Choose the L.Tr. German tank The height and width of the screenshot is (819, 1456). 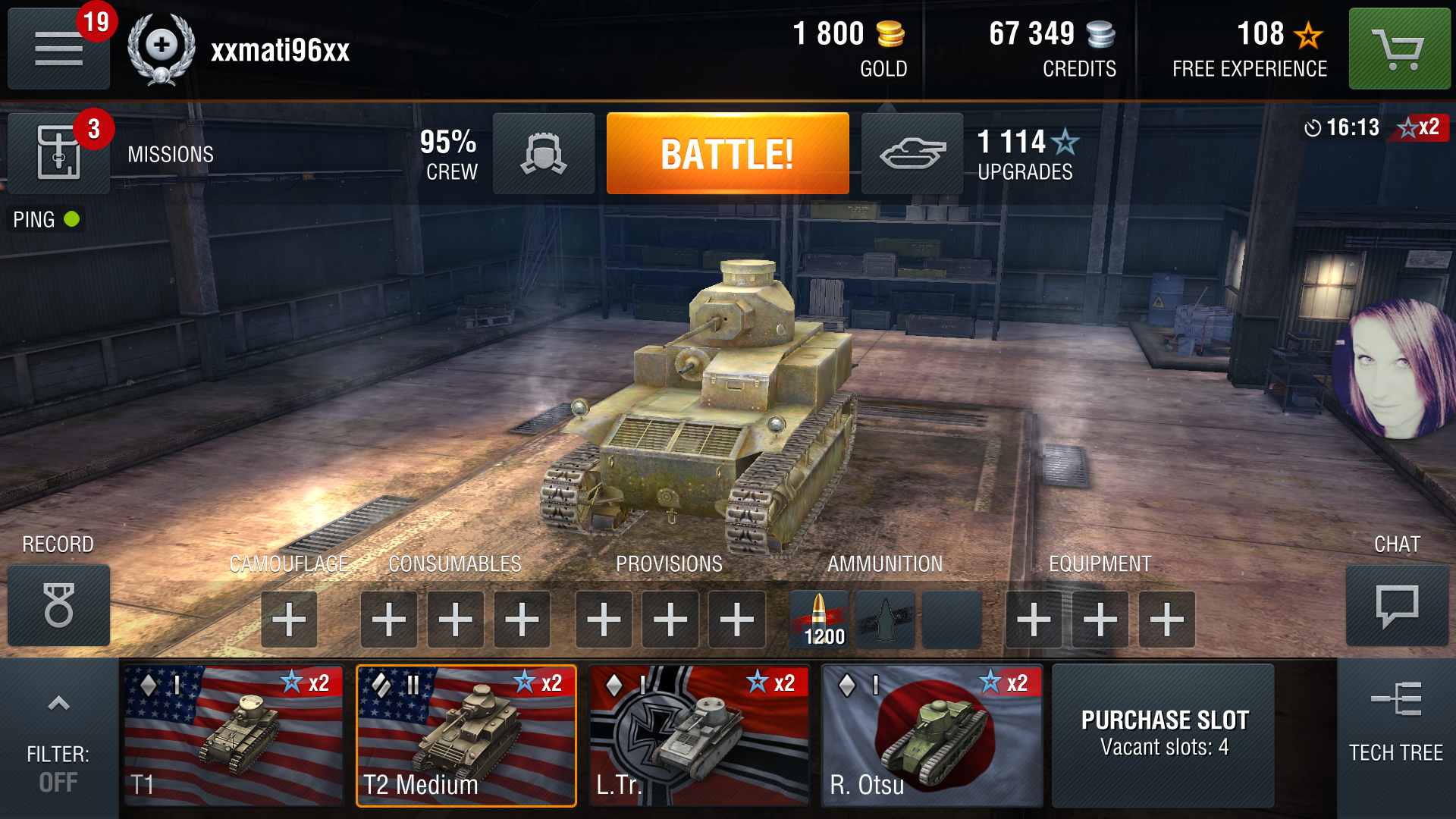[x=699, y=735]
